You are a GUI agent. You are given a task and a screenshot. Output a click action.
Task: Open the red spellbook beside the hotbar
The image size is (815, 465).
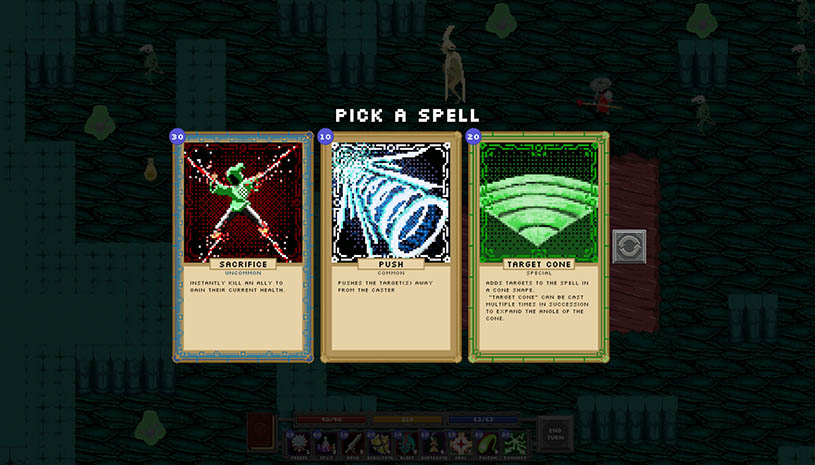click(x=261, y=435)
